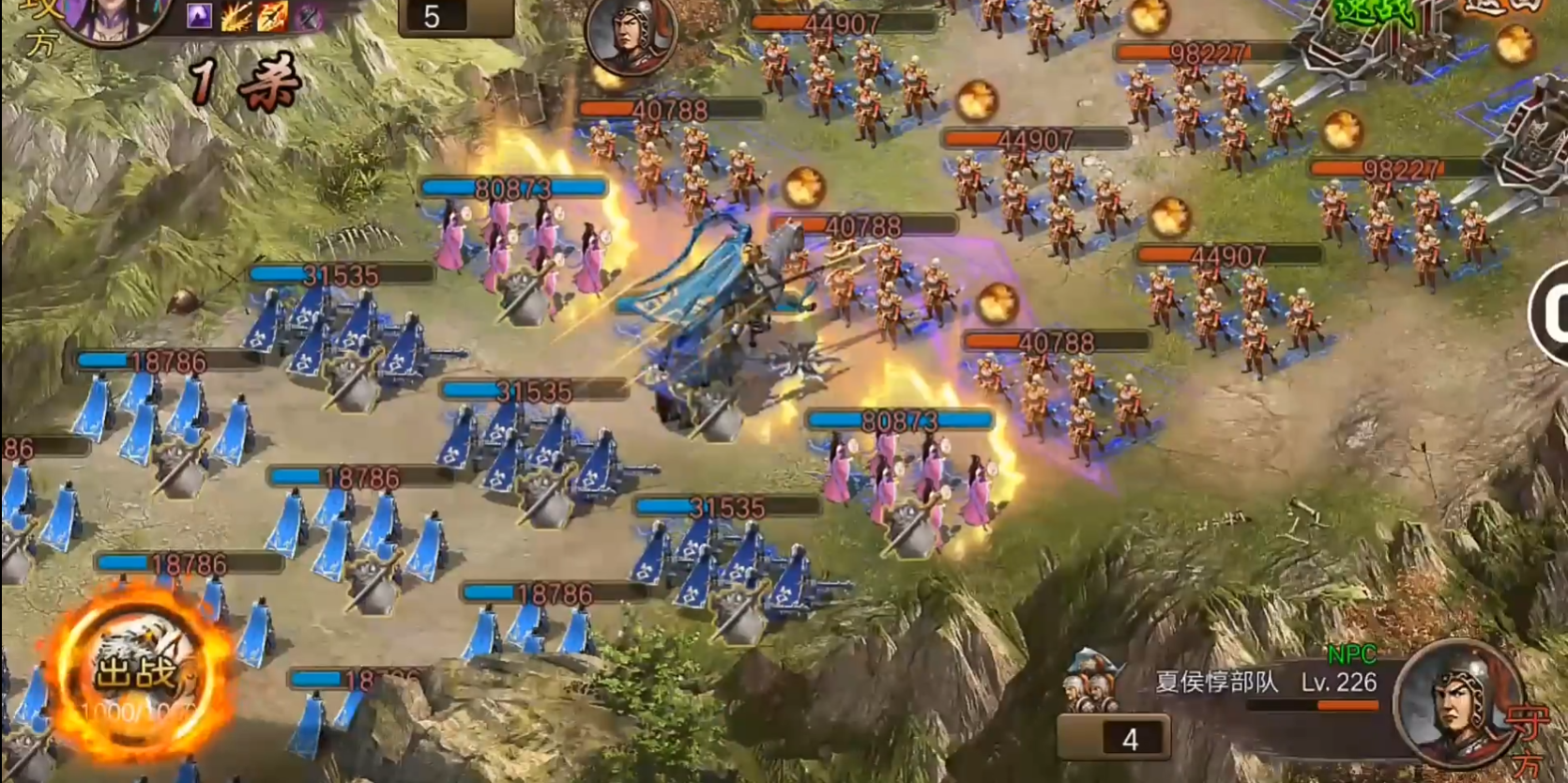Activate the orange flaming arrow skill icon

(272, 16)
